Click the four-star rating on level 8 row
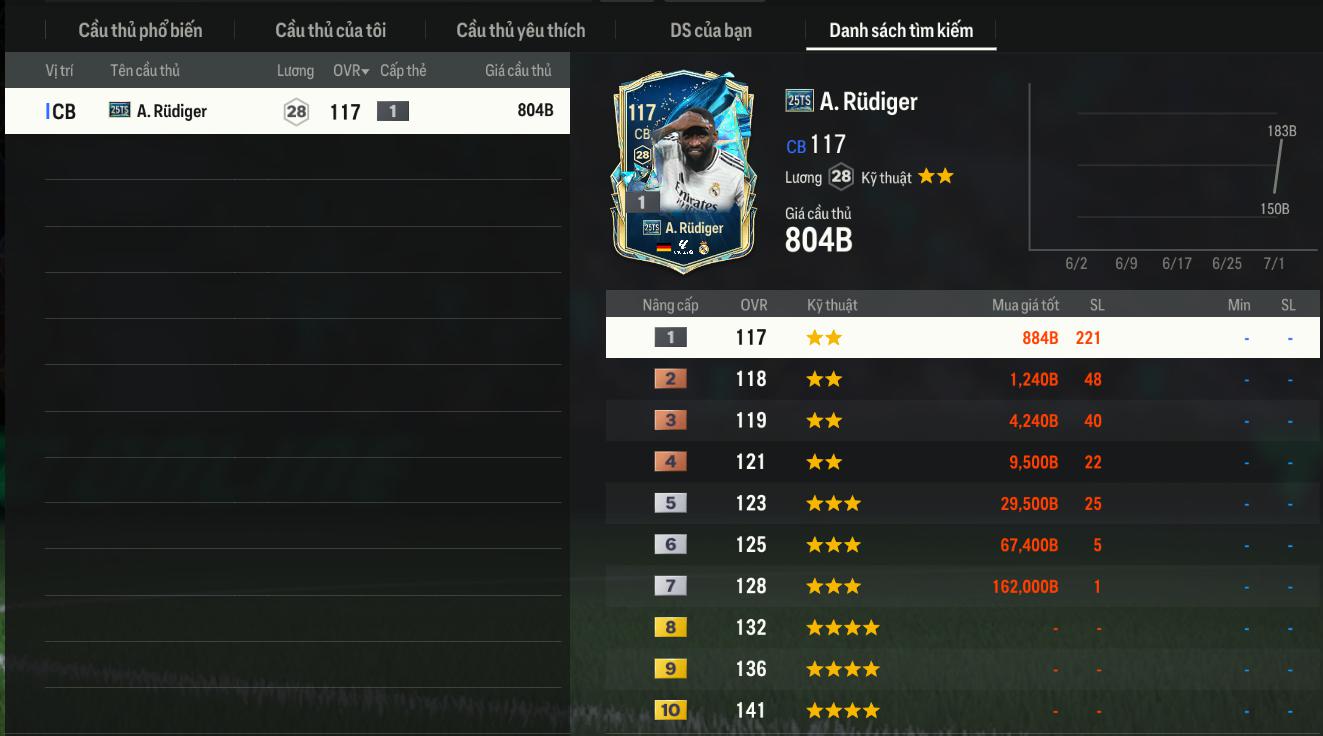This screenshot has width=1323, height=736. coord(843,627)
